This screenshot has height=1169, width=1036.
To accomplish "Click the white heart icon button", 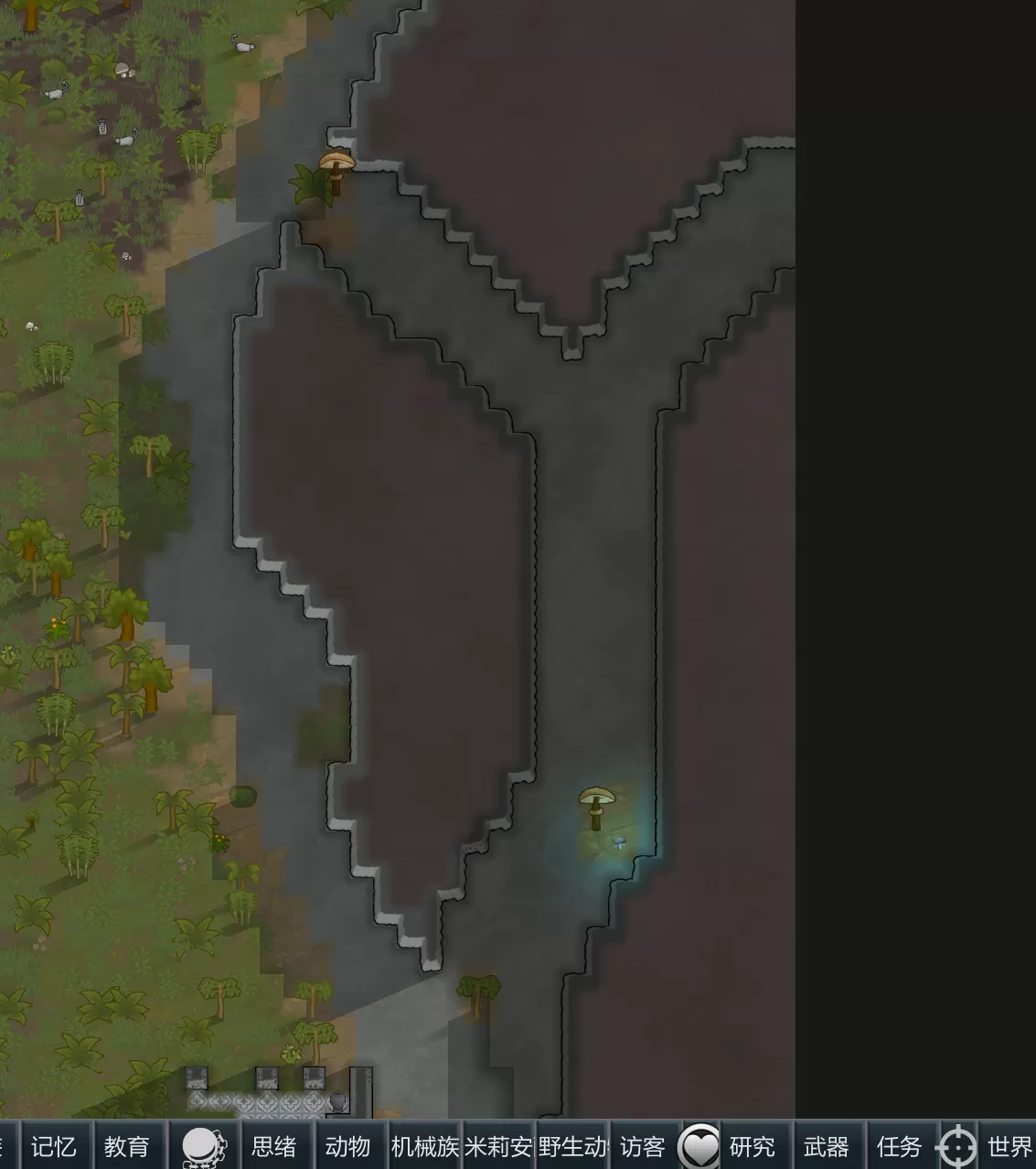I will click(700, 1146).
